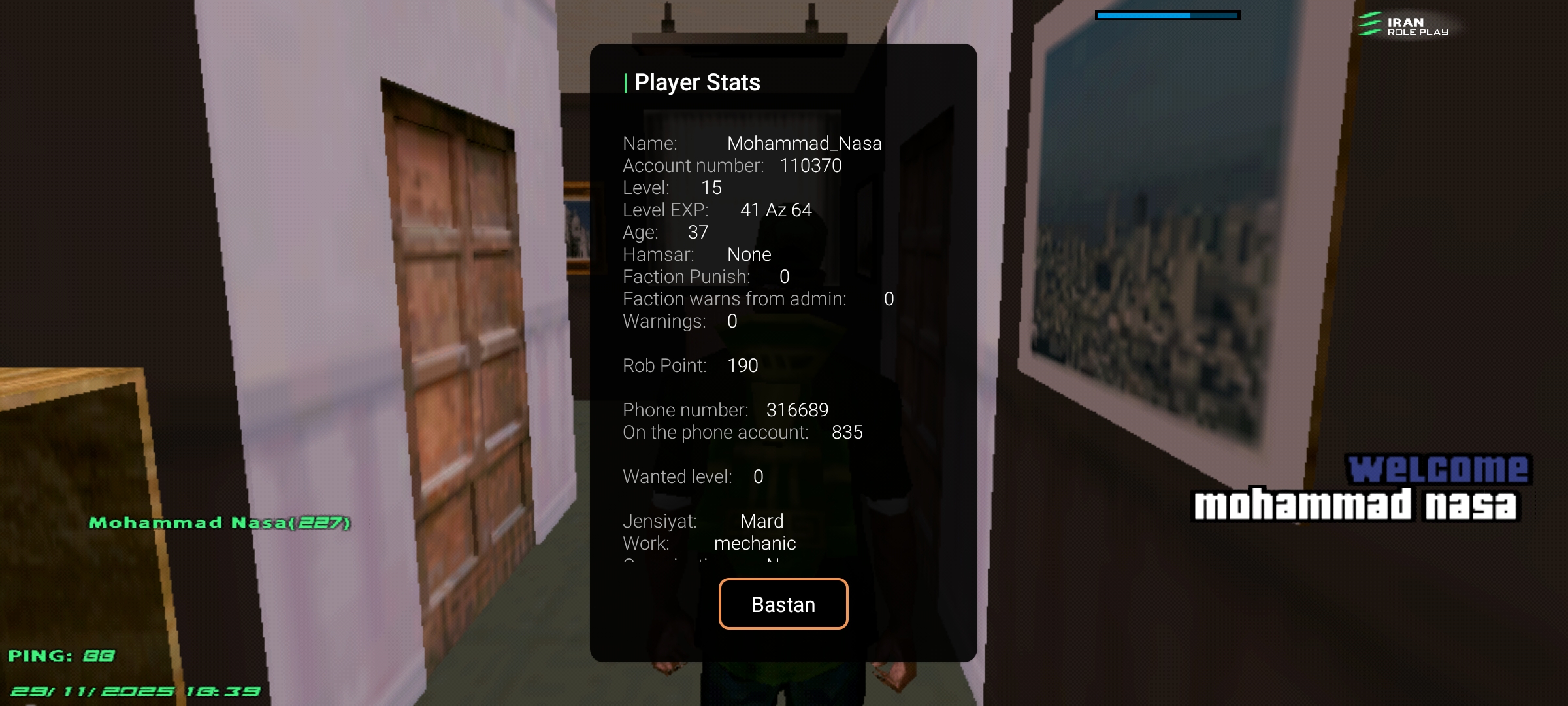Viewport: 1568px width, 706px height.
Task: Click the Work mechanic row
Action: [709, 543]
